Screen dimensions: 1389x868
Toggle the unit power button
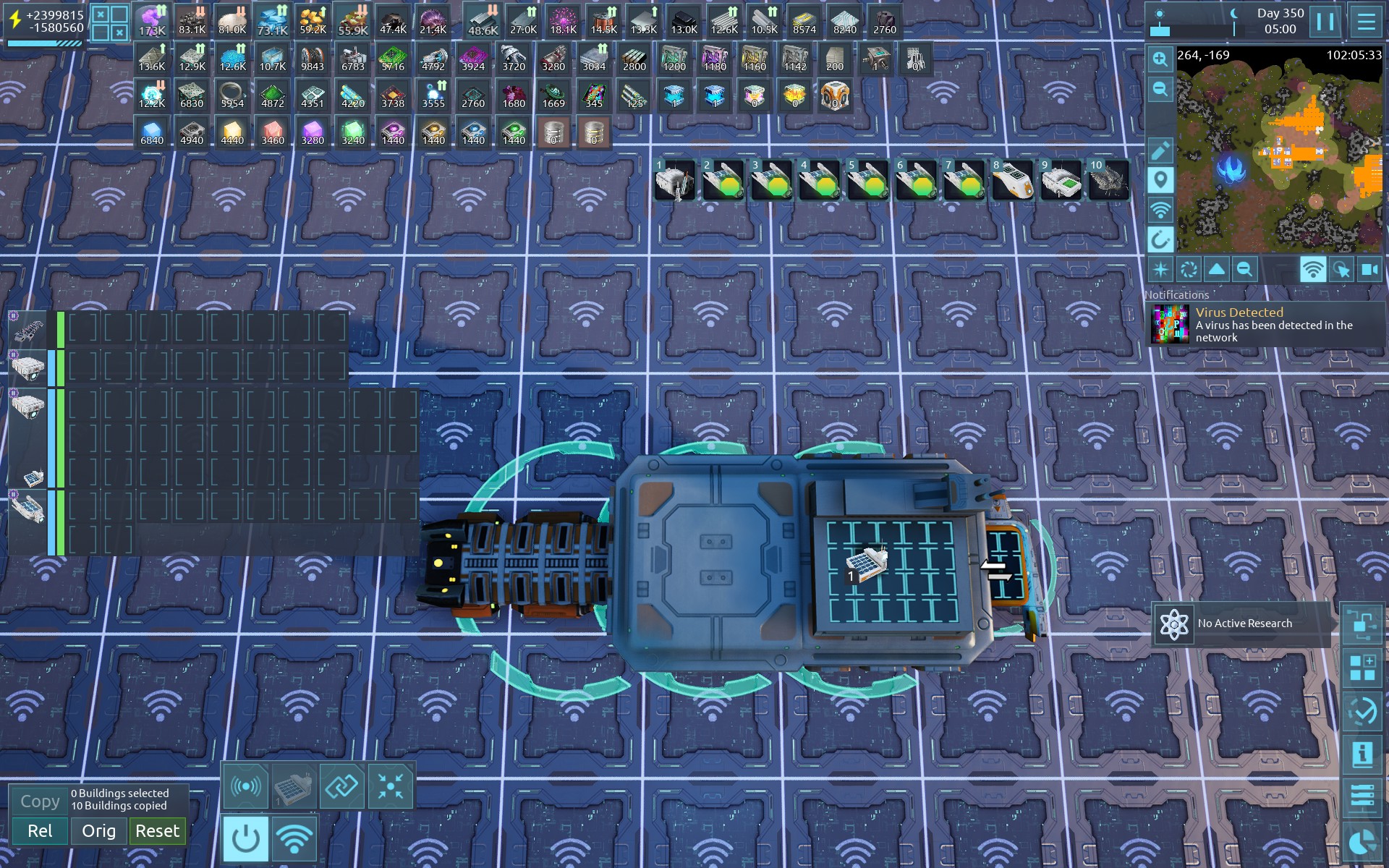point(245,839)
